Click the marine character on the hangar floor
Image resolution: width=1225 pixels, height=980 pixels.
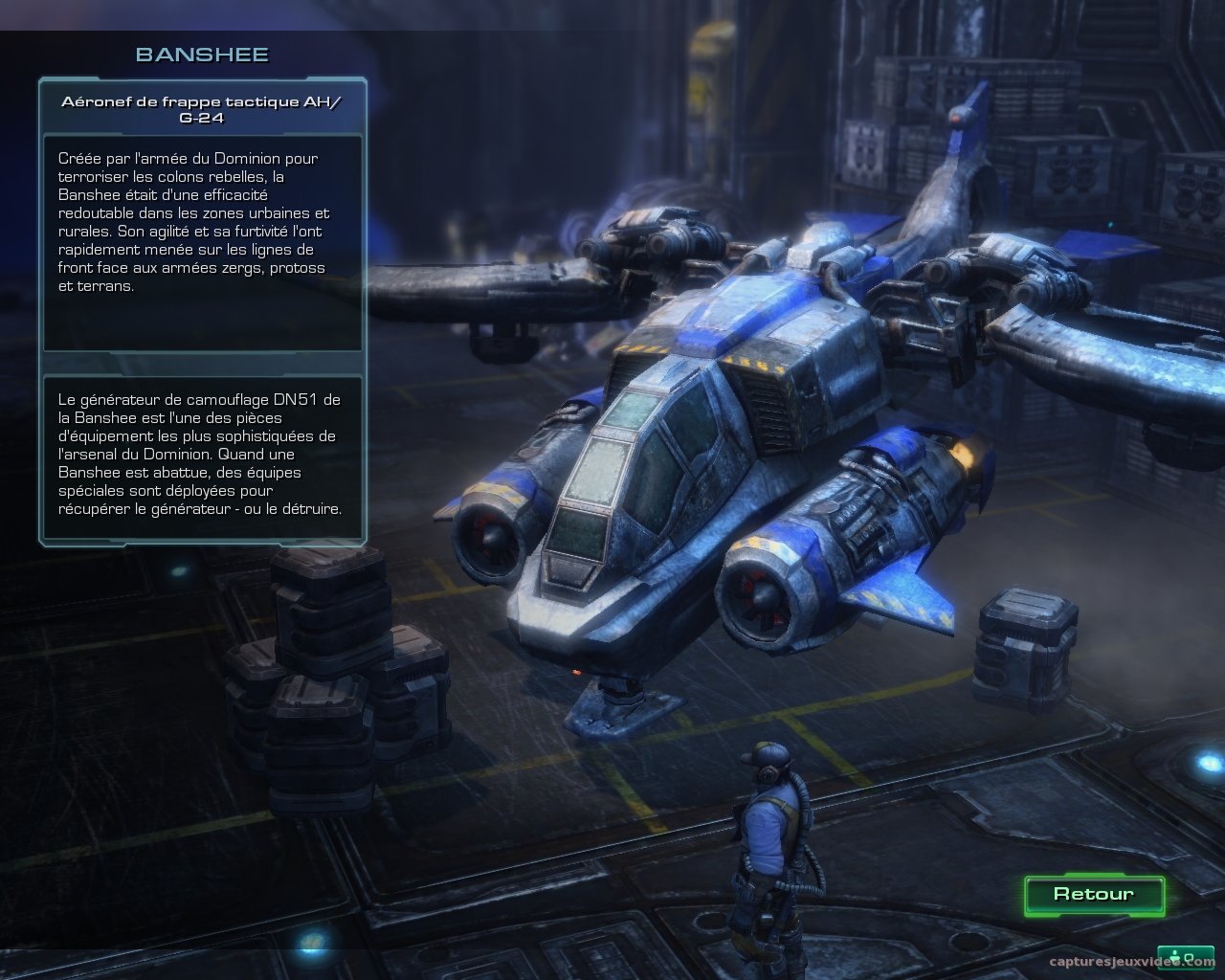click(x=770, y=833)
